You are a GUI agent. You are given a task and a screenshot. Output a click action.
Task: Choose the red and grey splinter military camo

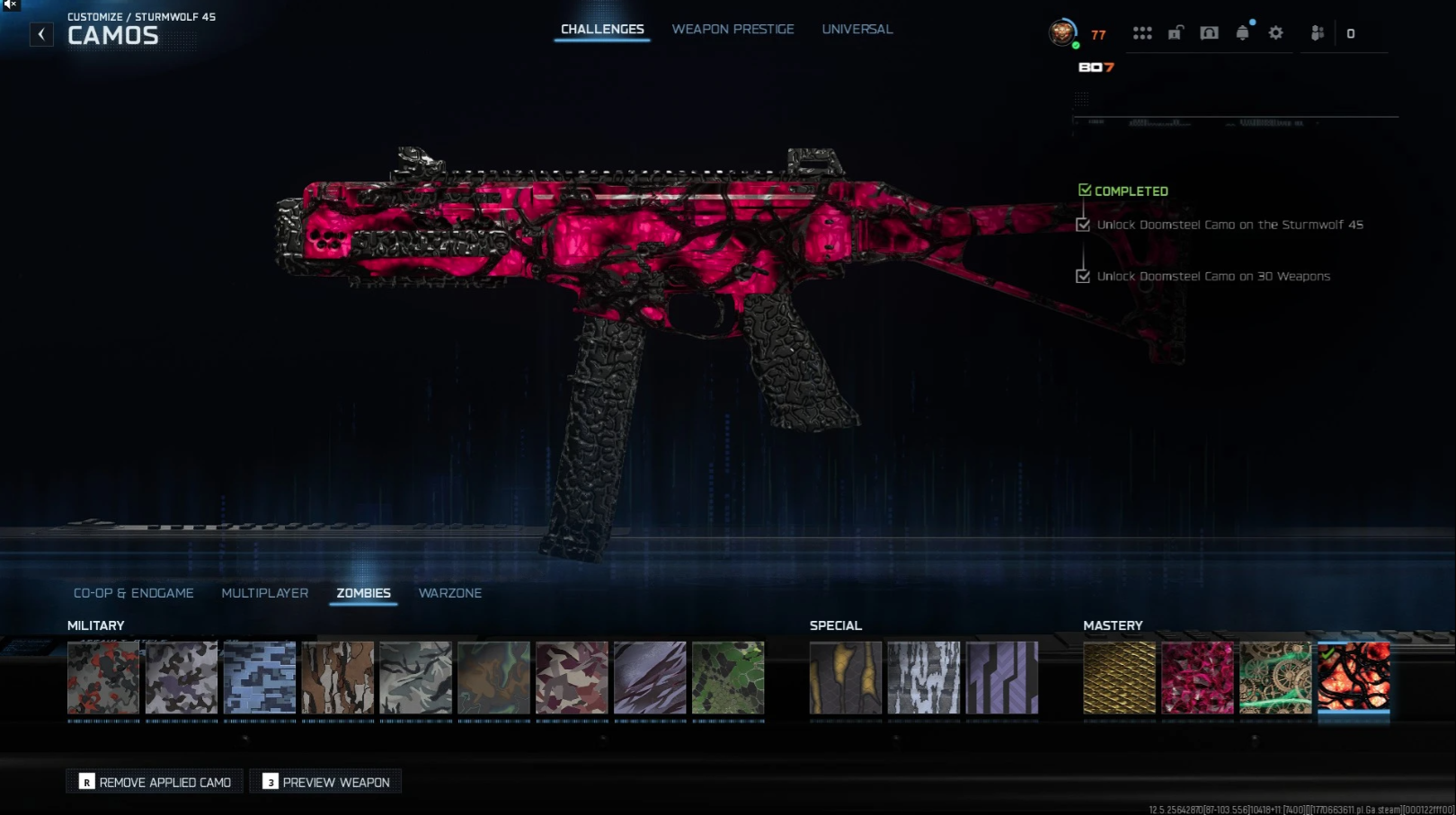click(103, 678)
